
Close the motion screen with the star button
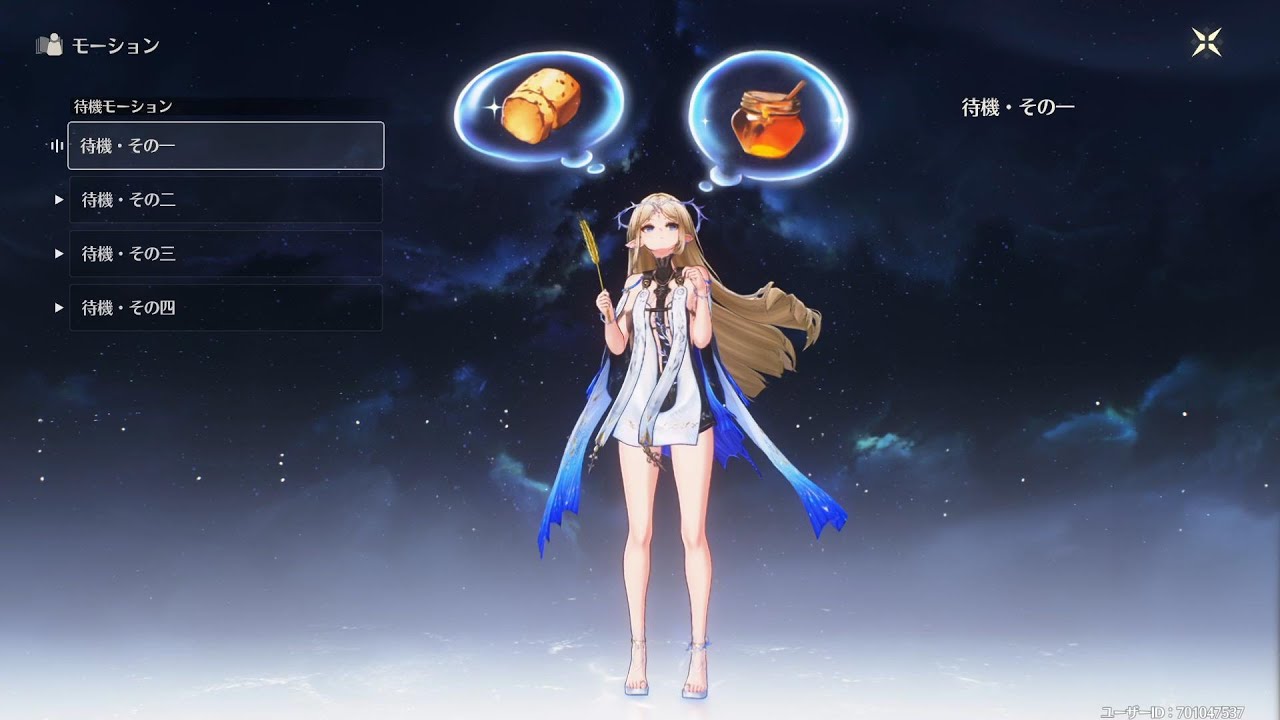[1207, 43]
